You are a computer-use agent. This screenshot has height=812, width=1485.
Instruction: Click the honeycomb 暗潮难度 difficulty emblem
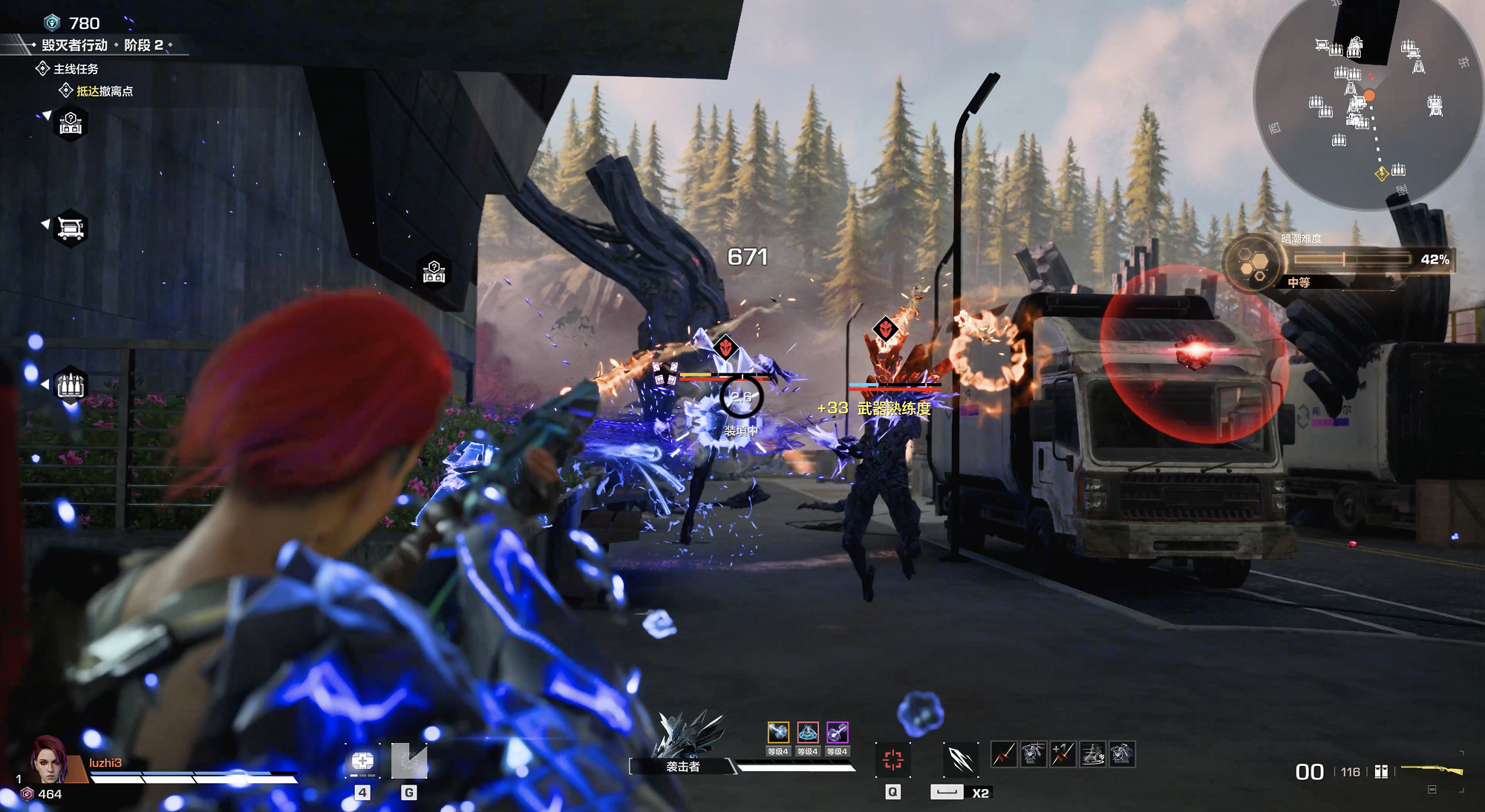(1254, 263)
